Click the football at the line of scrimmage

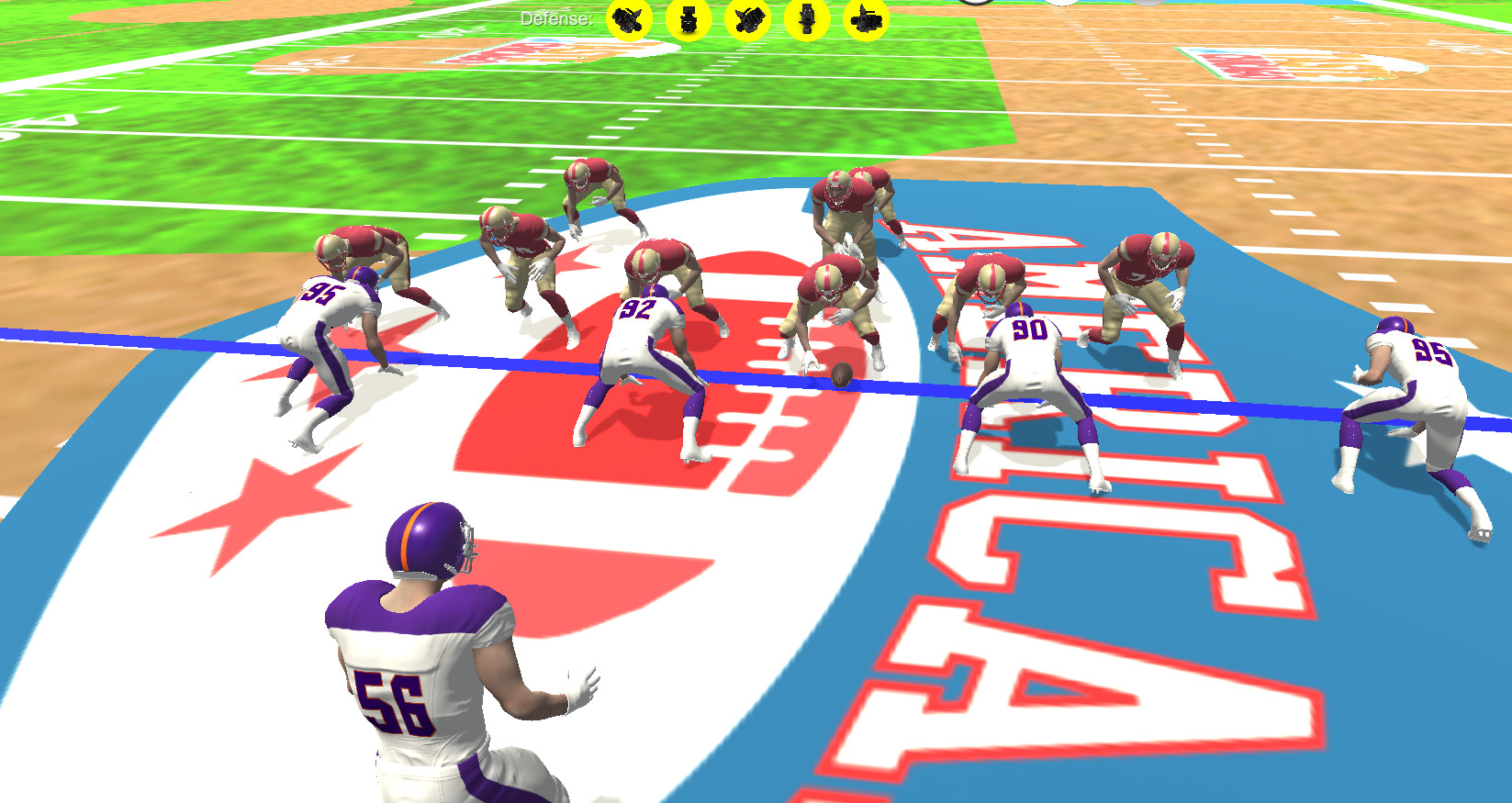tap(840, 376)
